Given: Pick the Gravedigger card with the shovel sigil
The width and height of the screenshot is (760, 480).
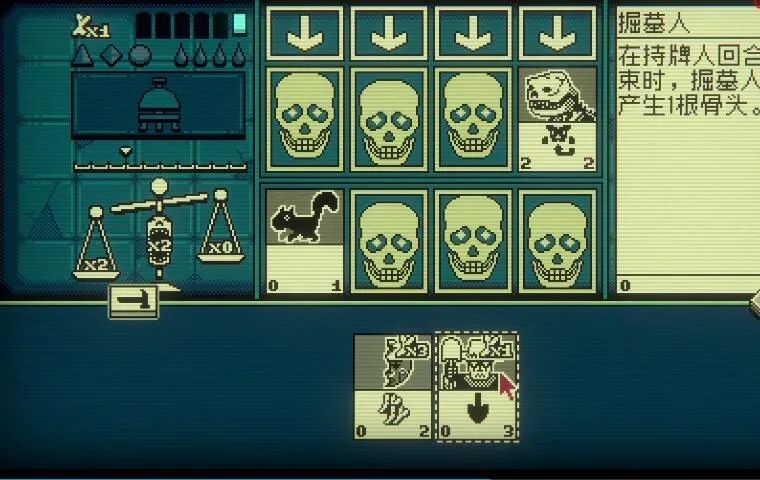Looking at the screenshot, I should coord(477,387).
